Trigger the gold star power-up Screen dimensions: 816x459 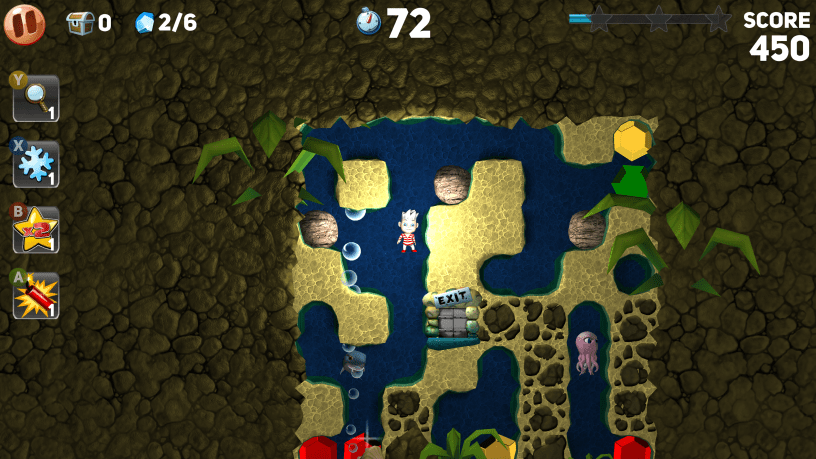(35, 230)
